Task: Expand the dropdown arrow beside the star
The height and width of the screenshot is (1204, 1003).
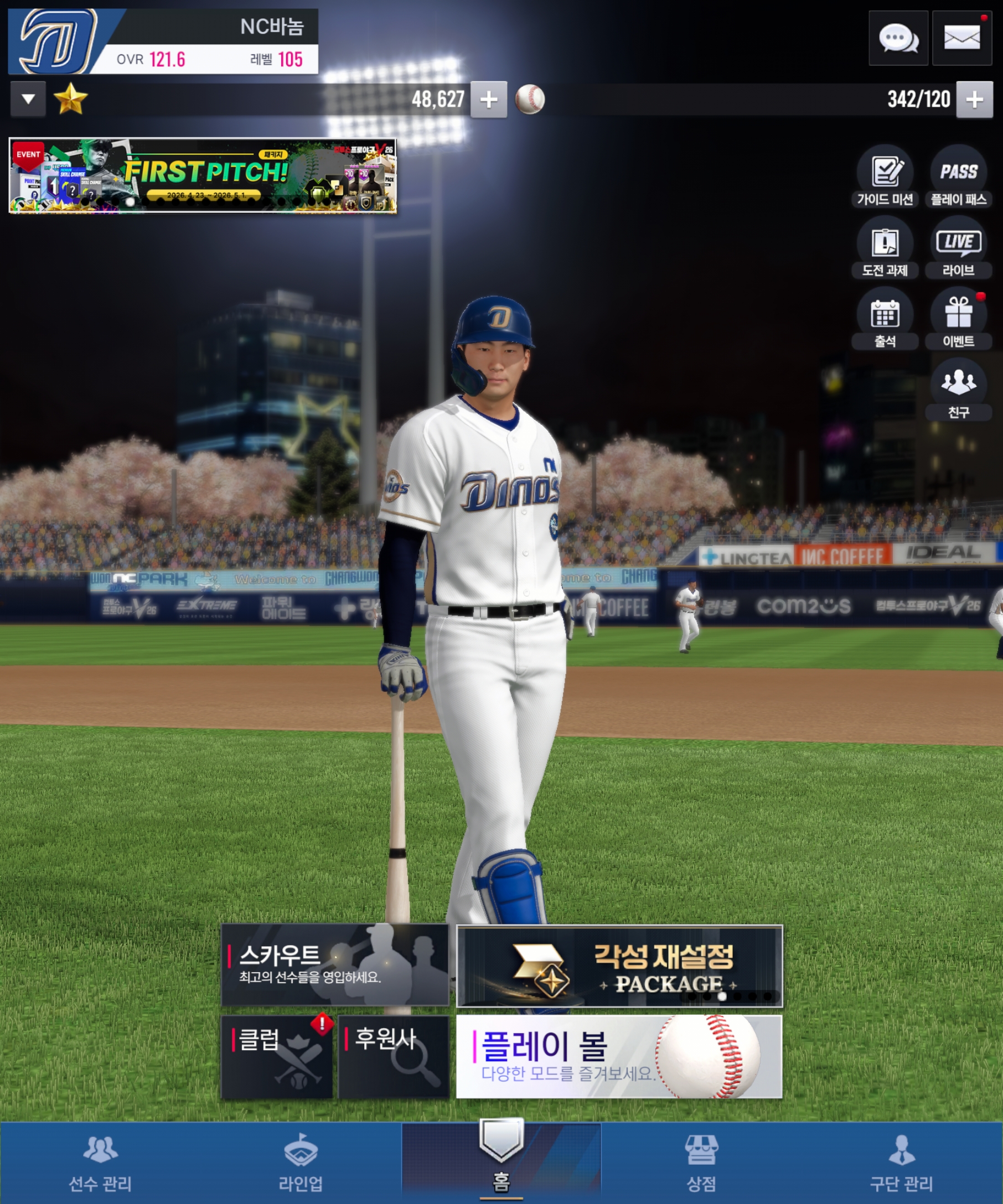Action: [x=28, y=100]
